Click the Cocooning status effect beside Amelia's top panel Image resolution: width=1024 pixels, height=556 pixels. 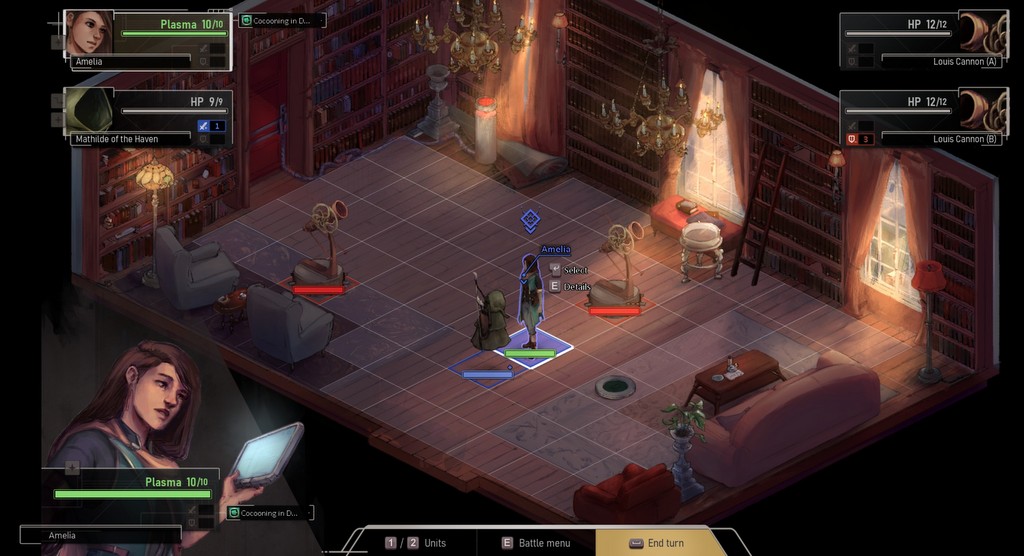(282, 20)
